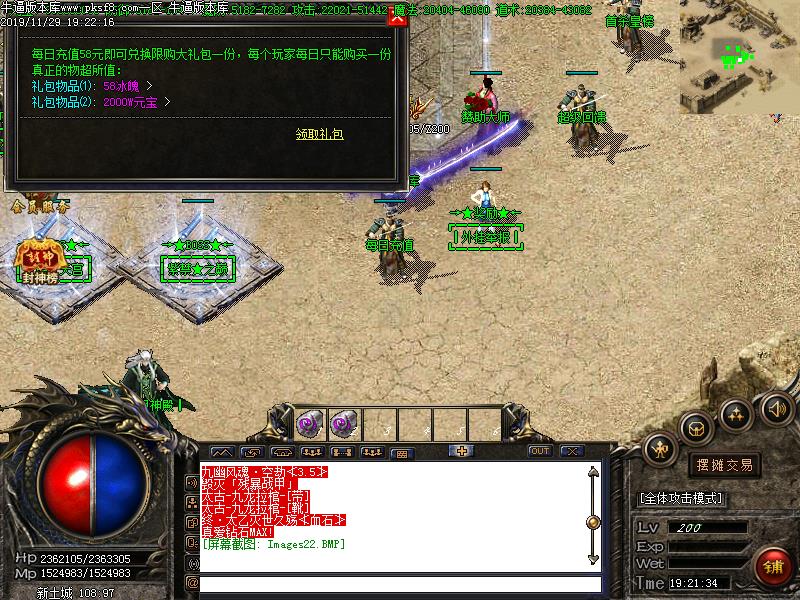Claim the gift pack via 领取礼包
Viewport: 800px width, 600px height.
coord(319,134)
